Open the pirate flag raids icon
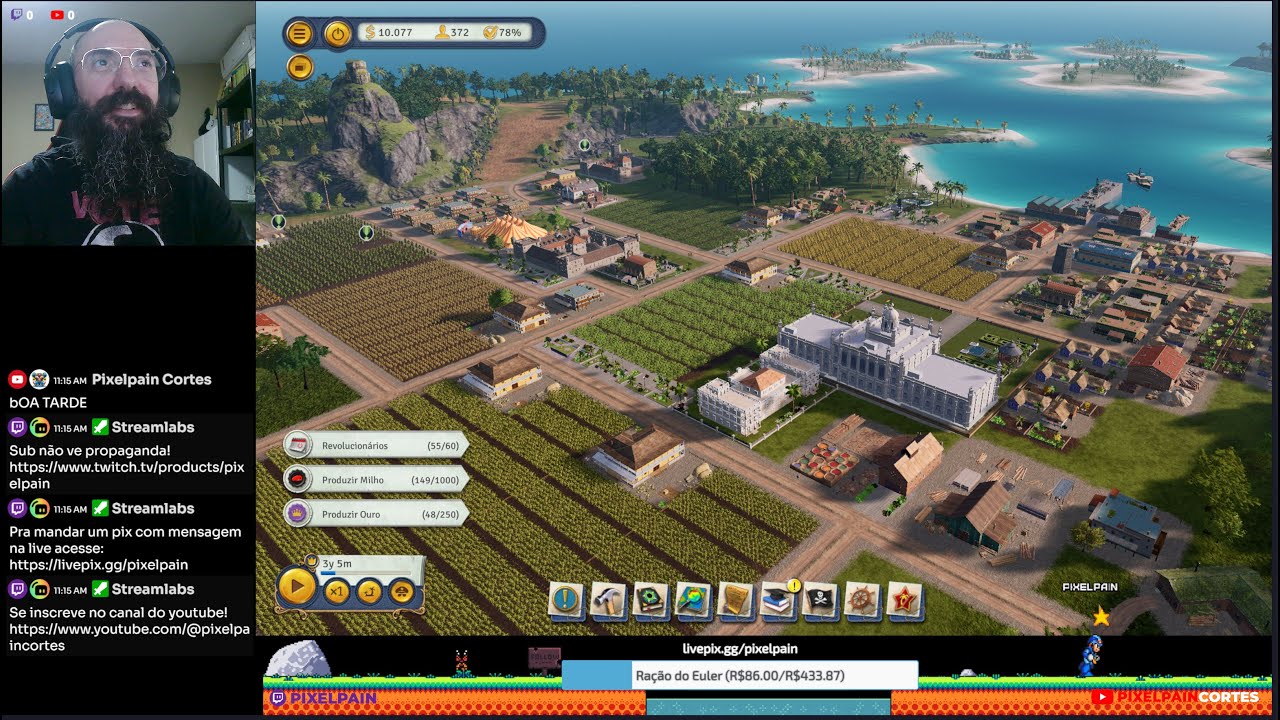 820,600
